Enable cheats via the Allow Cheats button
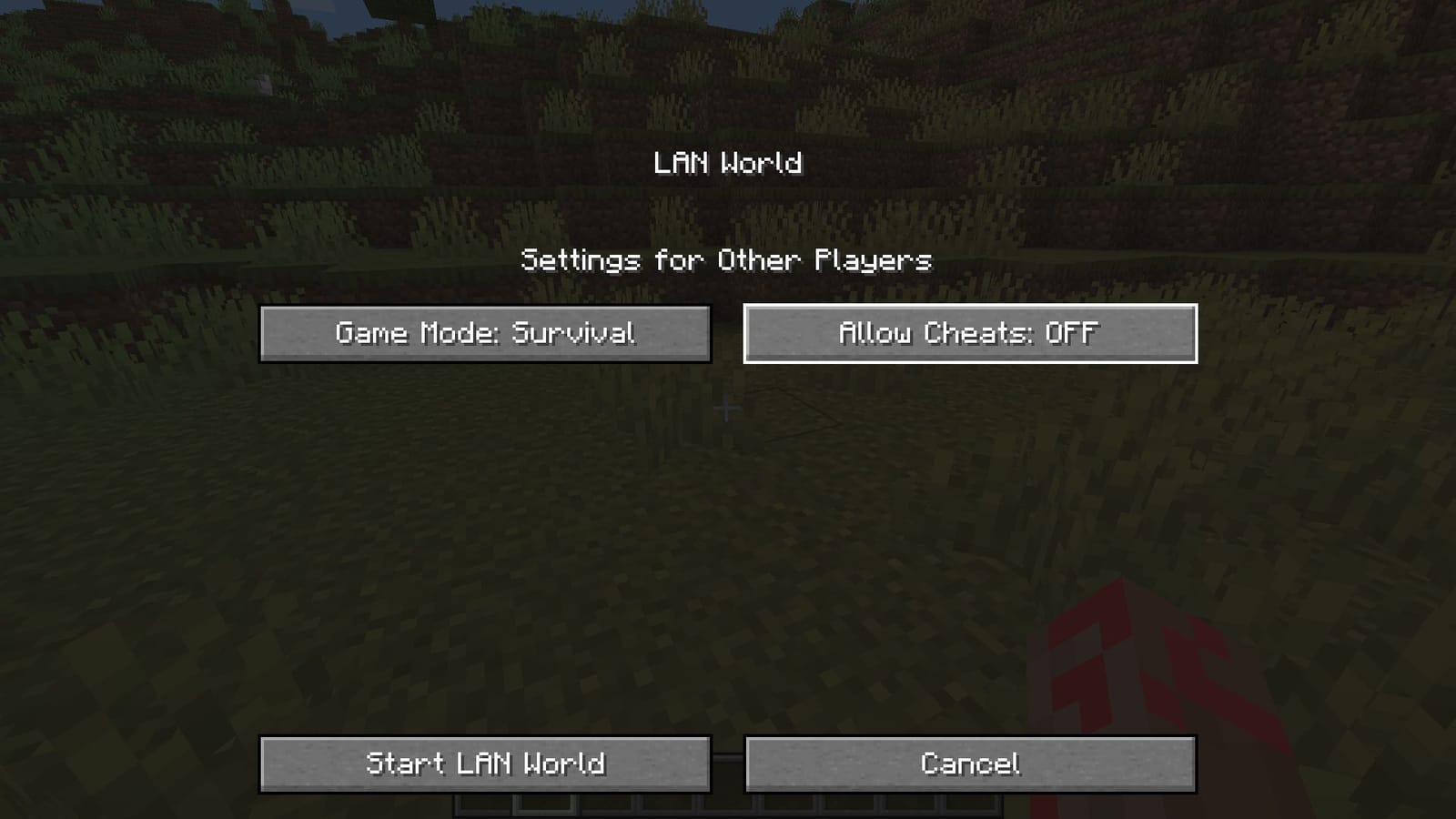The width and height of the screenshot is (1456, 819). tap(970, 333)
